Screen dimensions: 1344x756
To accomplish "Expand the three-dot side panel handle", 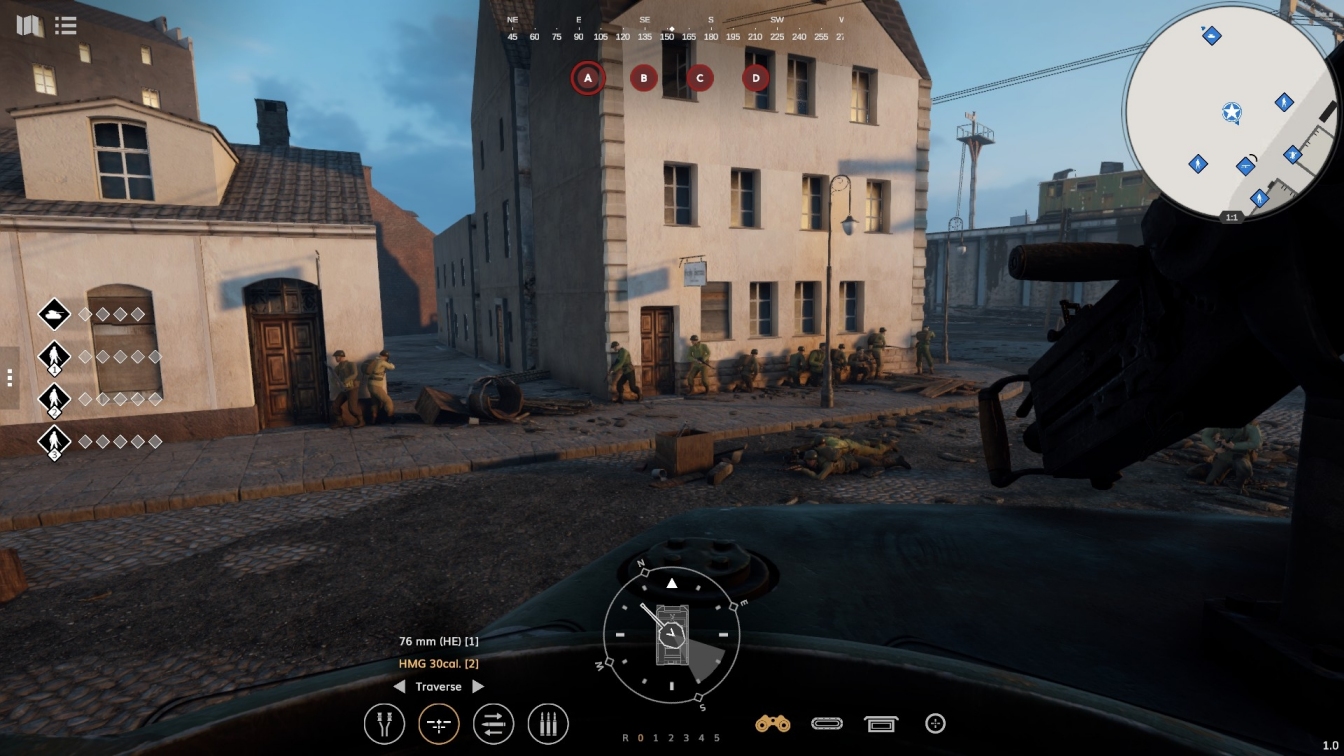I will [x=9, y=377].
